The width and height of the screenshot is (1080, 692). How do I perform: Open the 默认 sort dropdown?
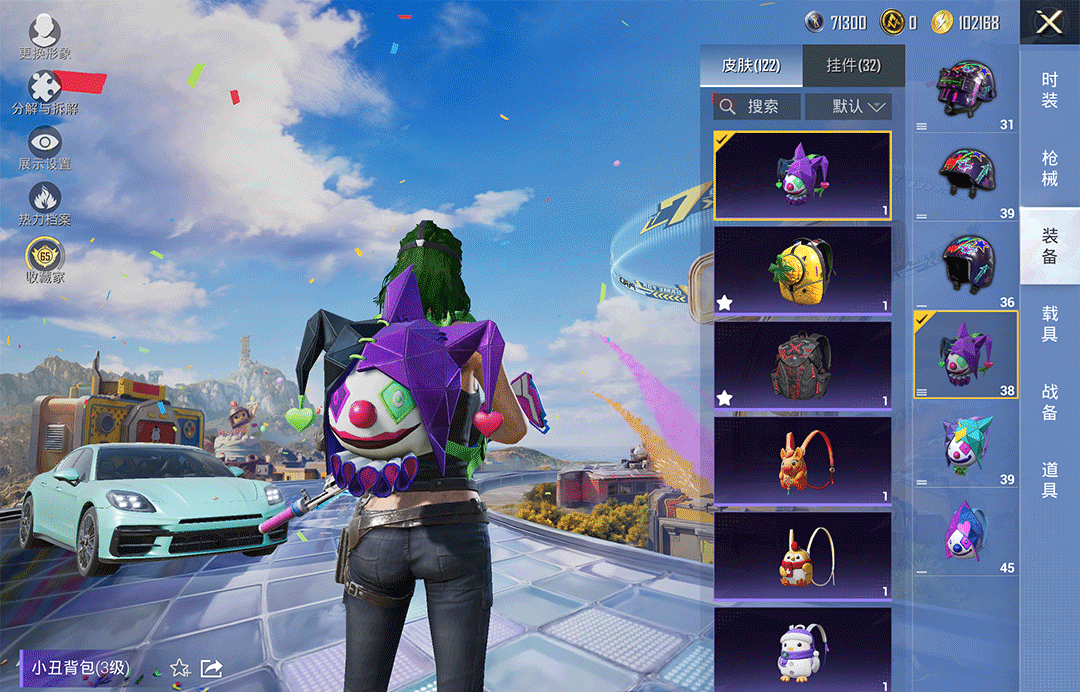(848, 106)
